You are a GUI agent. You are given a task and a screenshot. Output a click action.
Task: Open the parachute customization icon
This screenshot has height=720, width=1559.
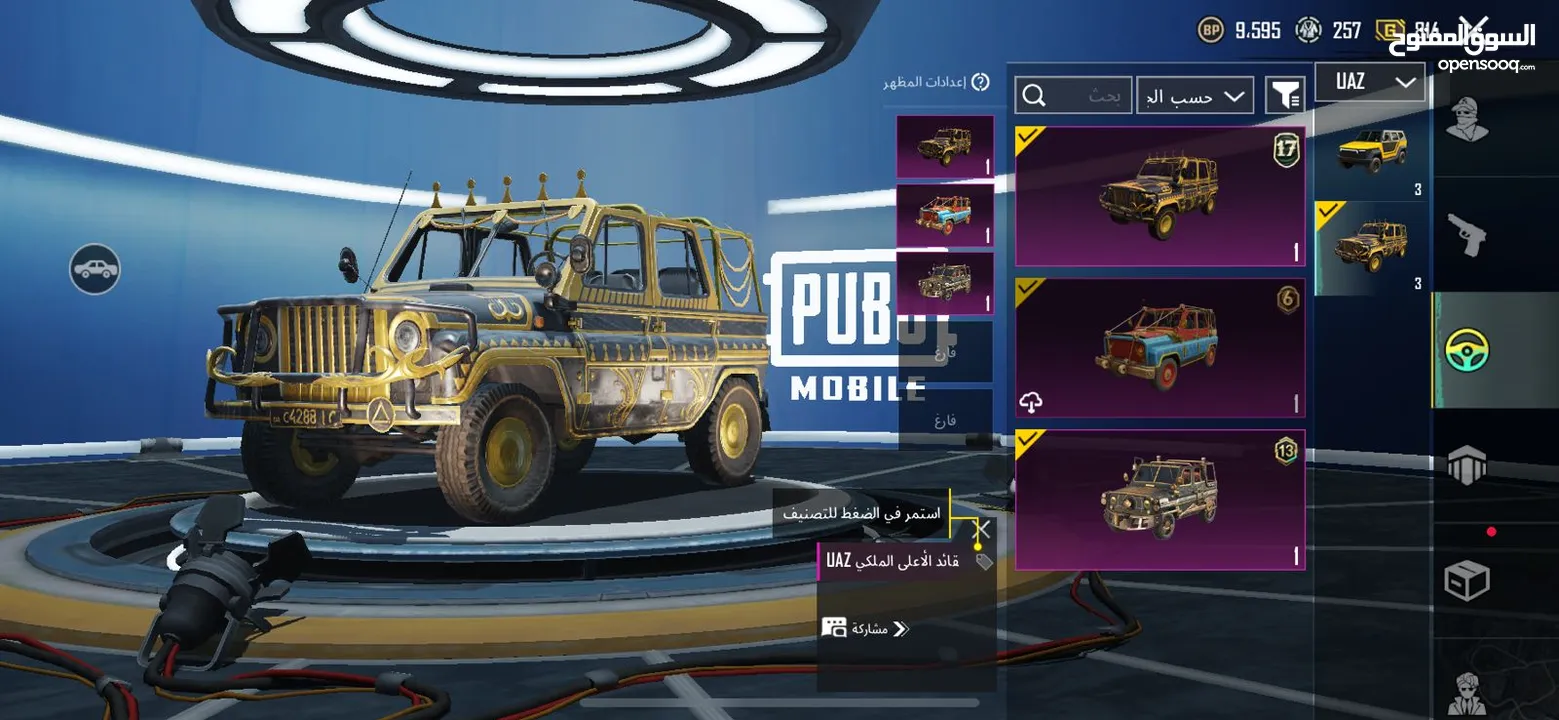tap(1468, 465)
